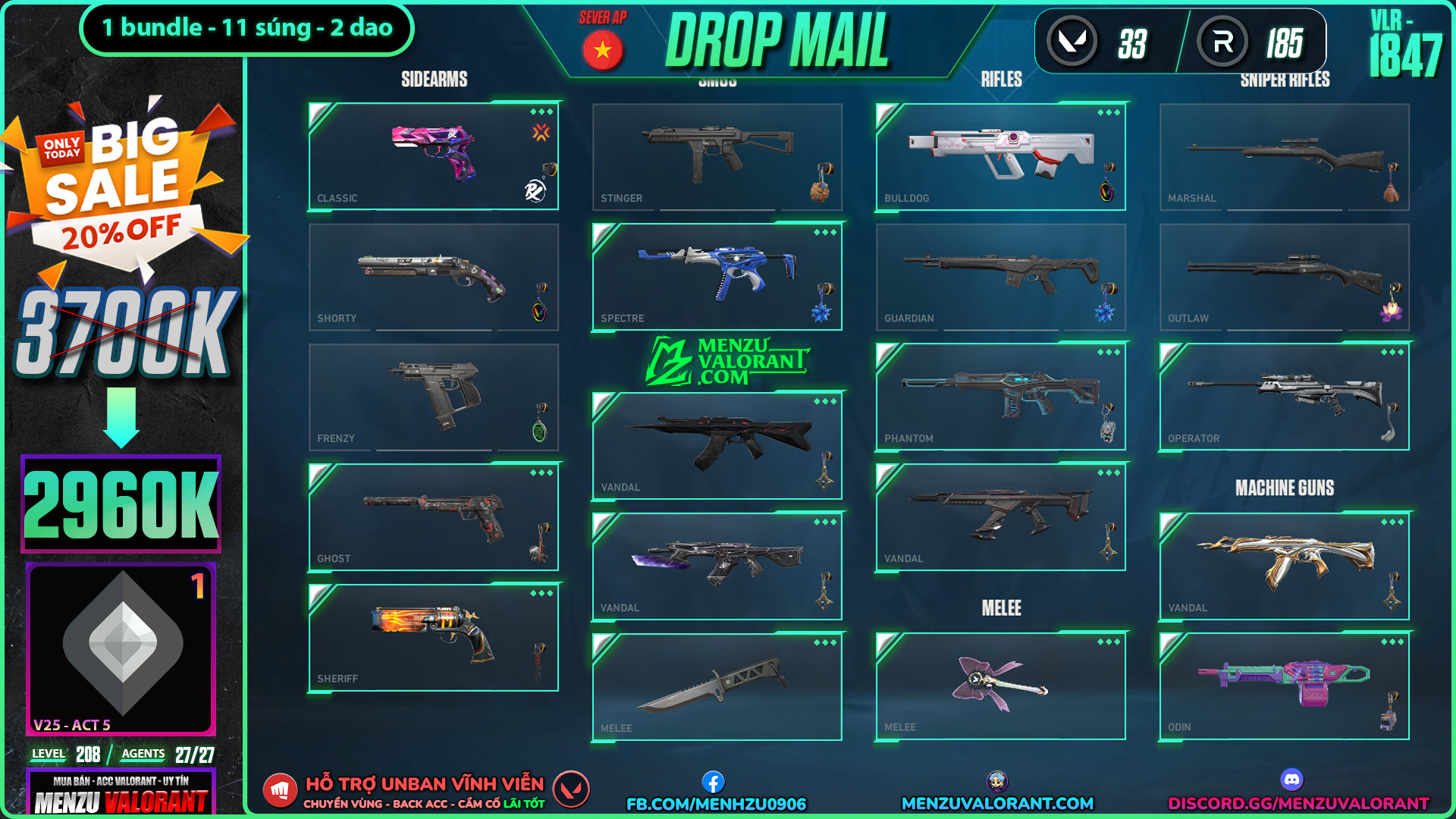Viewport: 1456px width, 819px height.
Task: Select the Operator sniper skin tile
Action: coord(1284,397)
